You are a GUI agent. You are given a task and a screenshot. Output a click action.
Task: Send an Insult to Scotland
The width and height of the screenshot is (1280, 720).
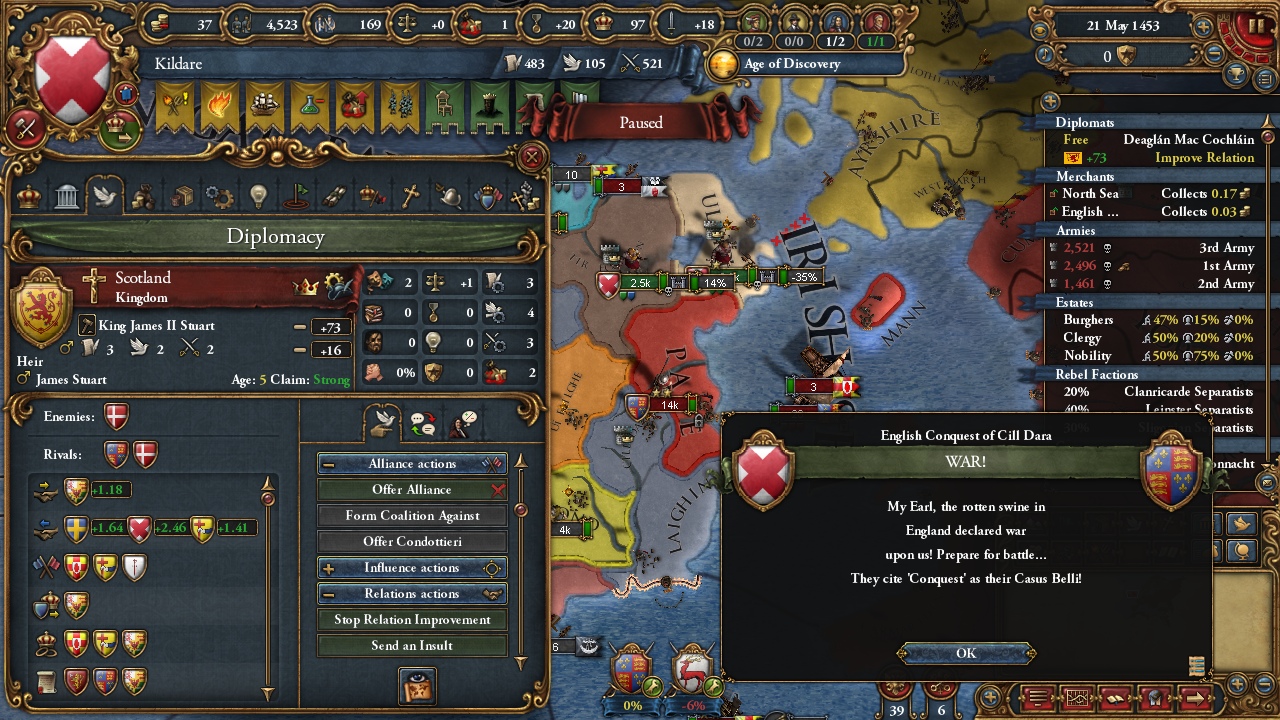click(412, 646)
